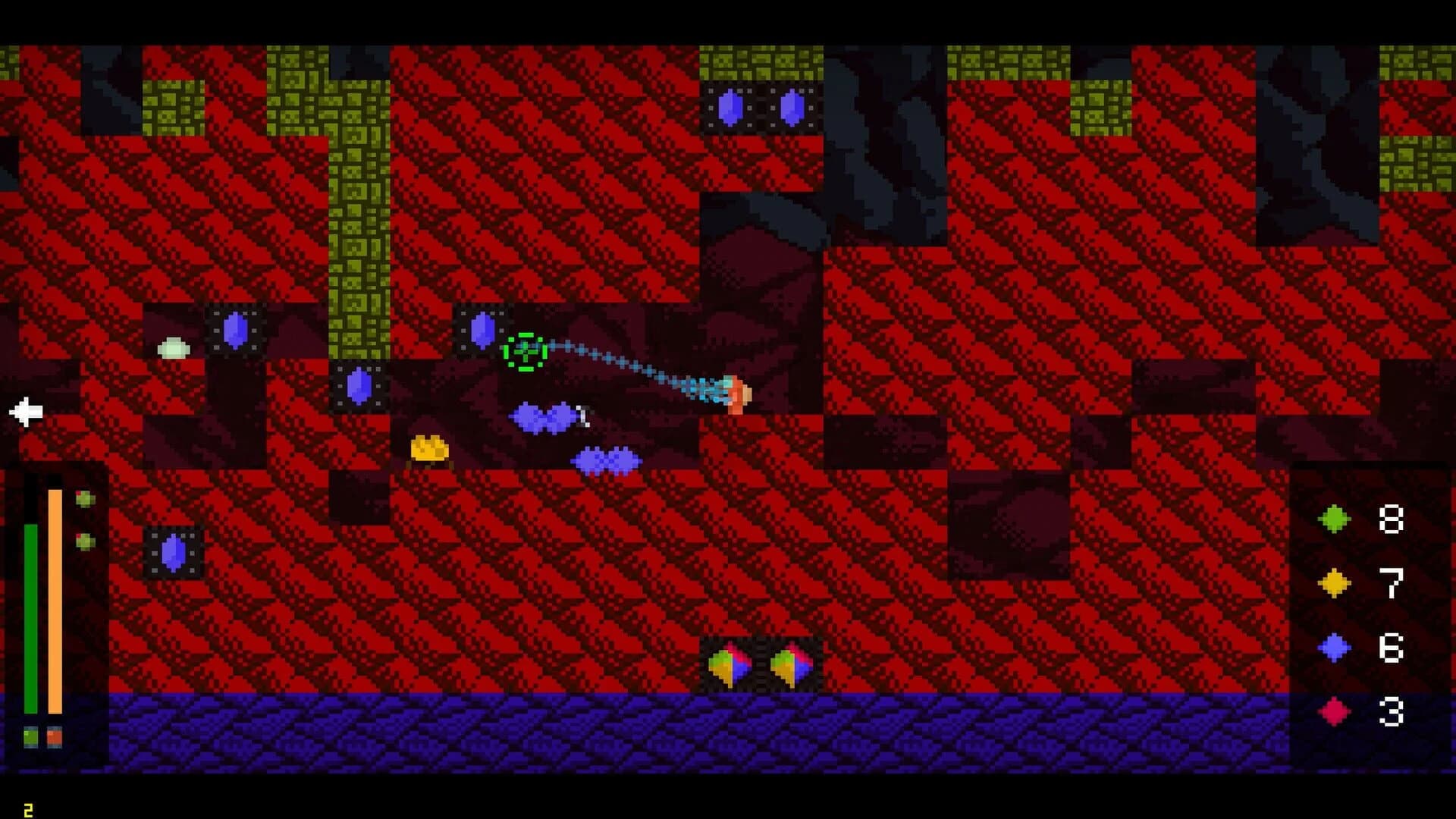
Task: Click the white arrow indicator on left edge
Action: (x=25, y=412)
